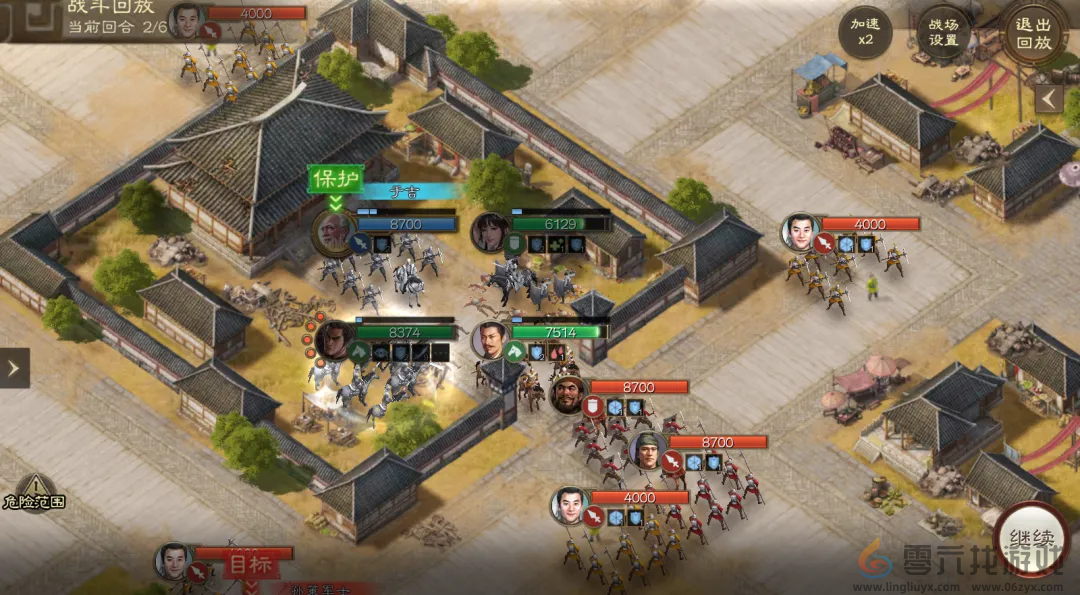Image resolution: width=1080 pixels, height=595 pixels.
Task: Toggle the x2 speed-up button
Action: tap(864, 32)
